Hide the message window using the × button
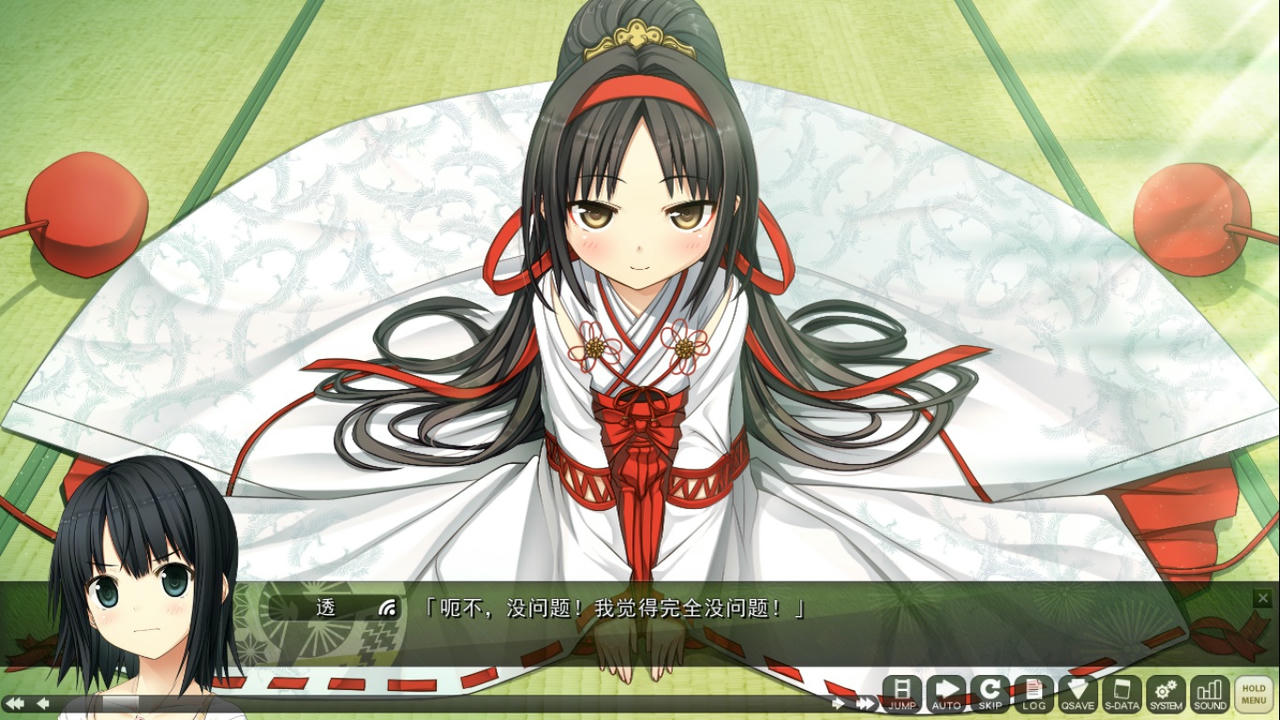The width and height of the screenshot is (1280, 720). tap(1262, 598)
